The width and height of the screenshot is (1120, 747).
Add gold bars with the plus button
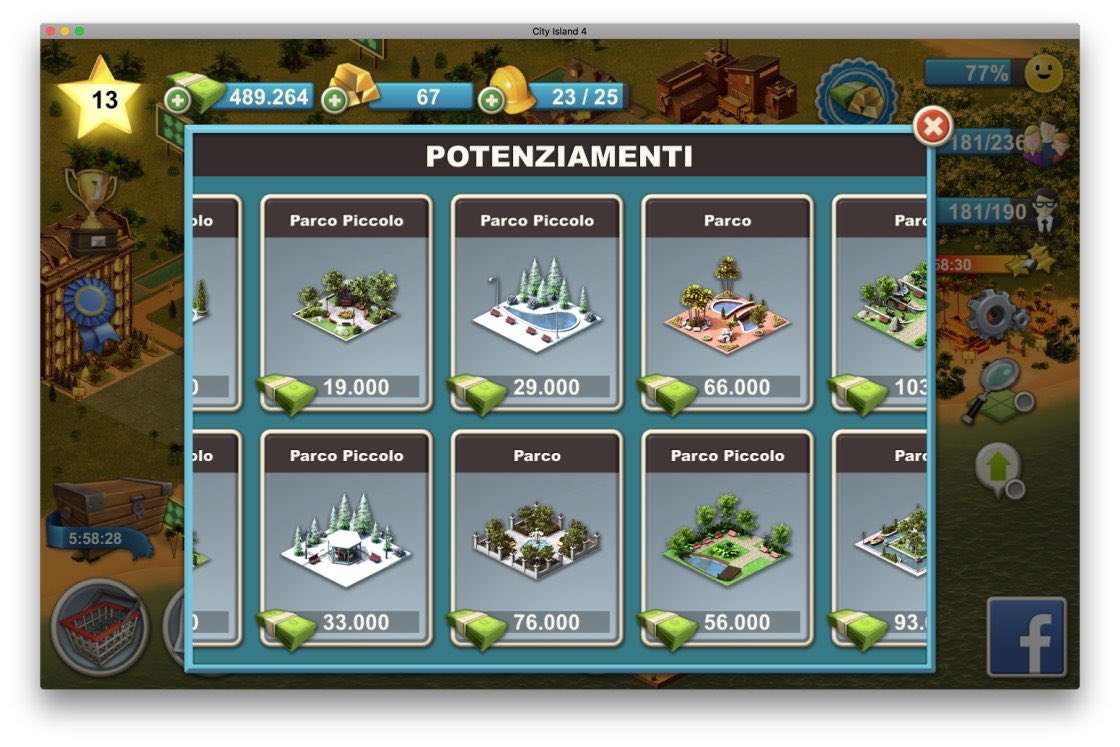pos(335,100)
